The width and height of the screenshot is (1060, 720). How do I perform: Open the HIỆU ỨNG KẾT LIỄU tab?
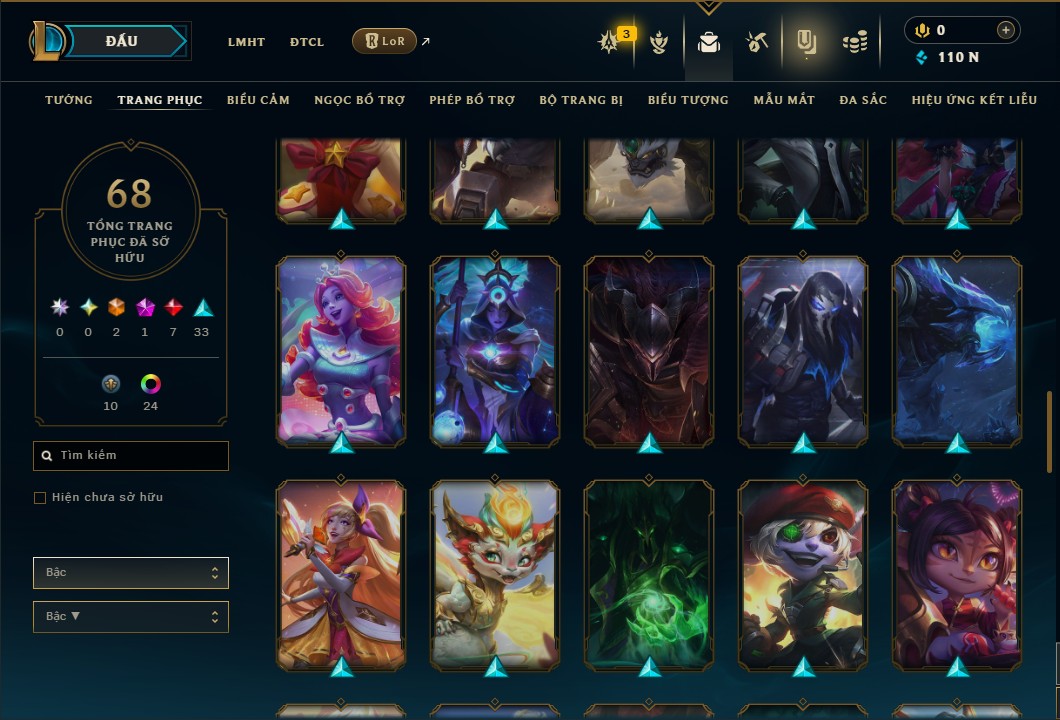(x=972, y=100)
